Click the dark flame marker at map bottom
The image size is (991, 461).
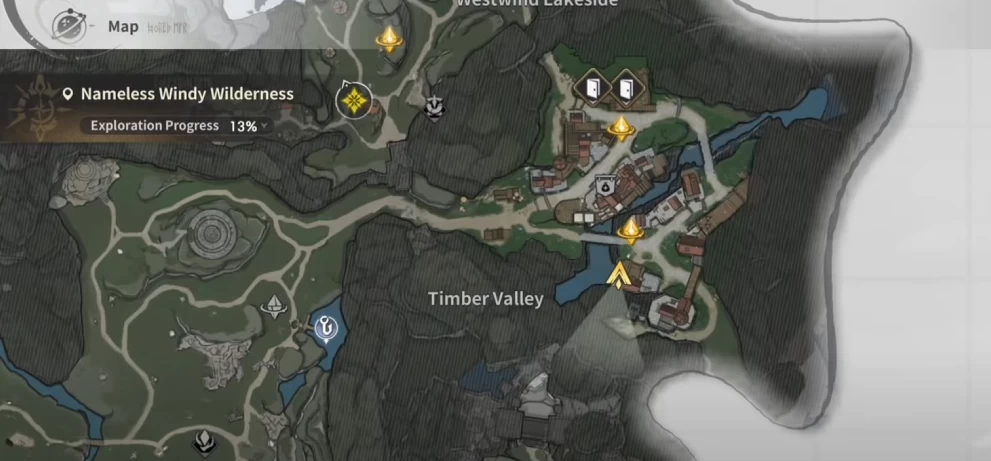click(x=204, y=440)
